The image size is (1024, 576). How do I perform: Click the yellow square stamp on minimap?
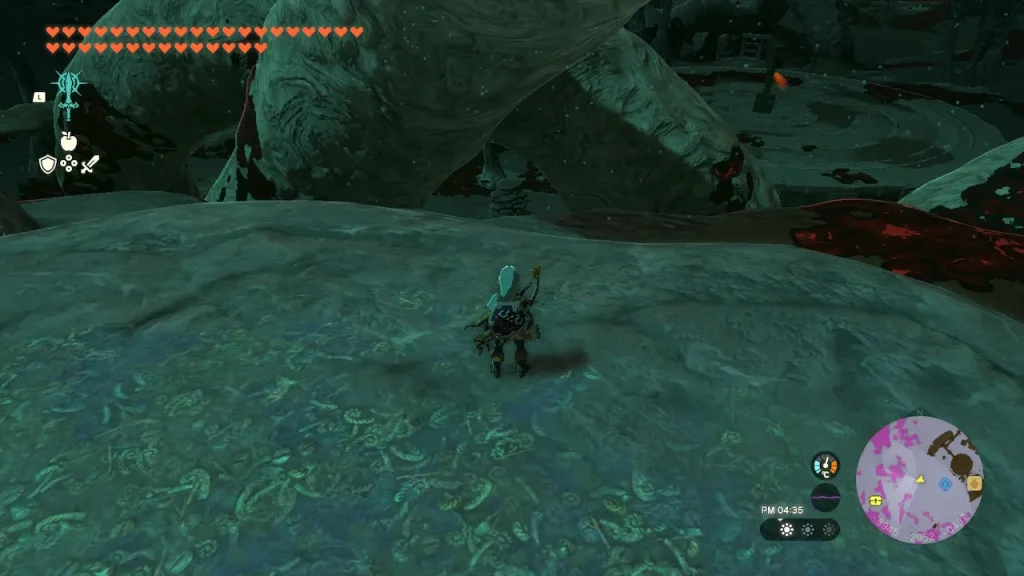click(975, 483)
